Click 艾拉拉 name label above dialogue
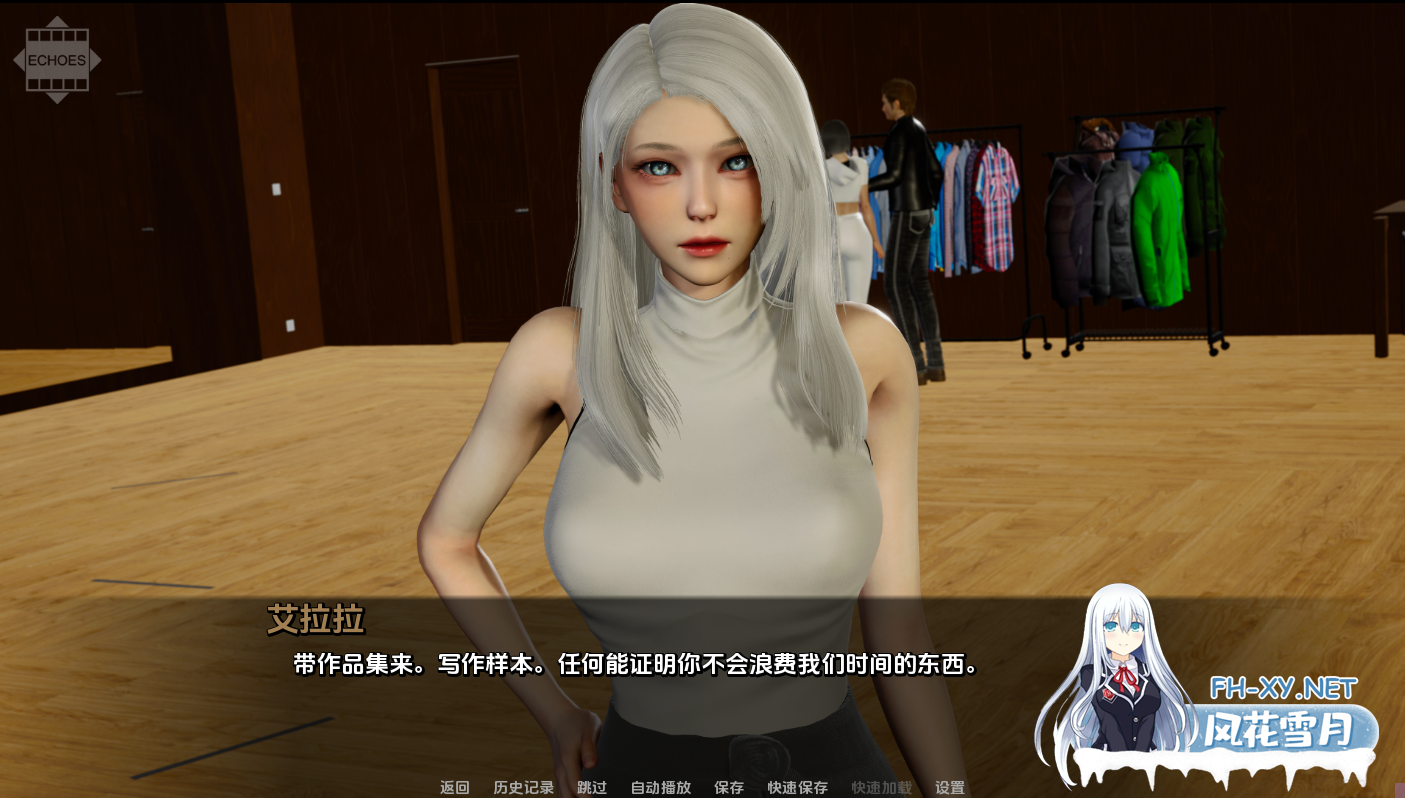The image size is (1405, 798). pyautogui.click(x=317, y=621)
